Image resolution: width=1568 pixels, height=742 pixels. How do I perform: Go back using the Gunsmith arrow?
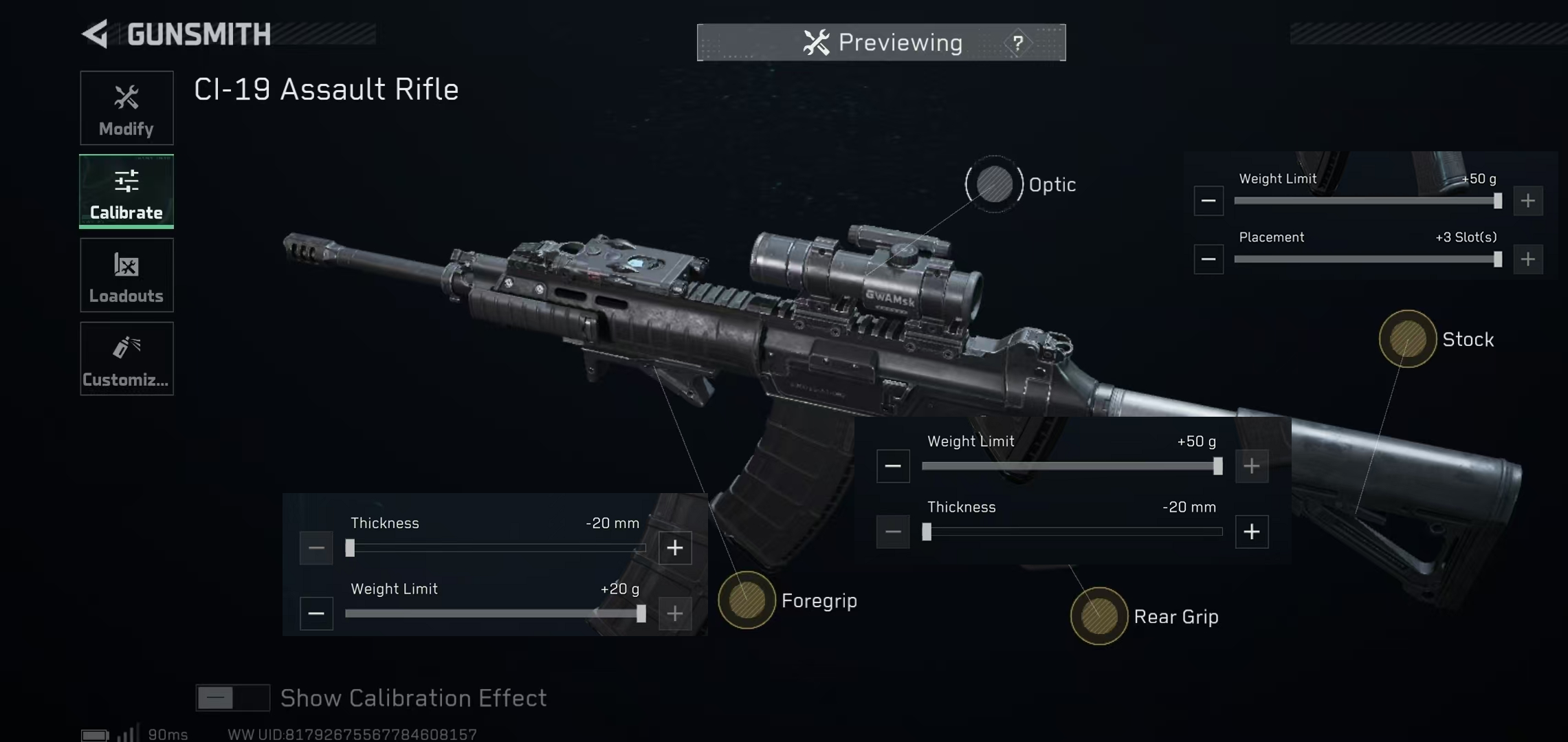click(x=96, y=34)
